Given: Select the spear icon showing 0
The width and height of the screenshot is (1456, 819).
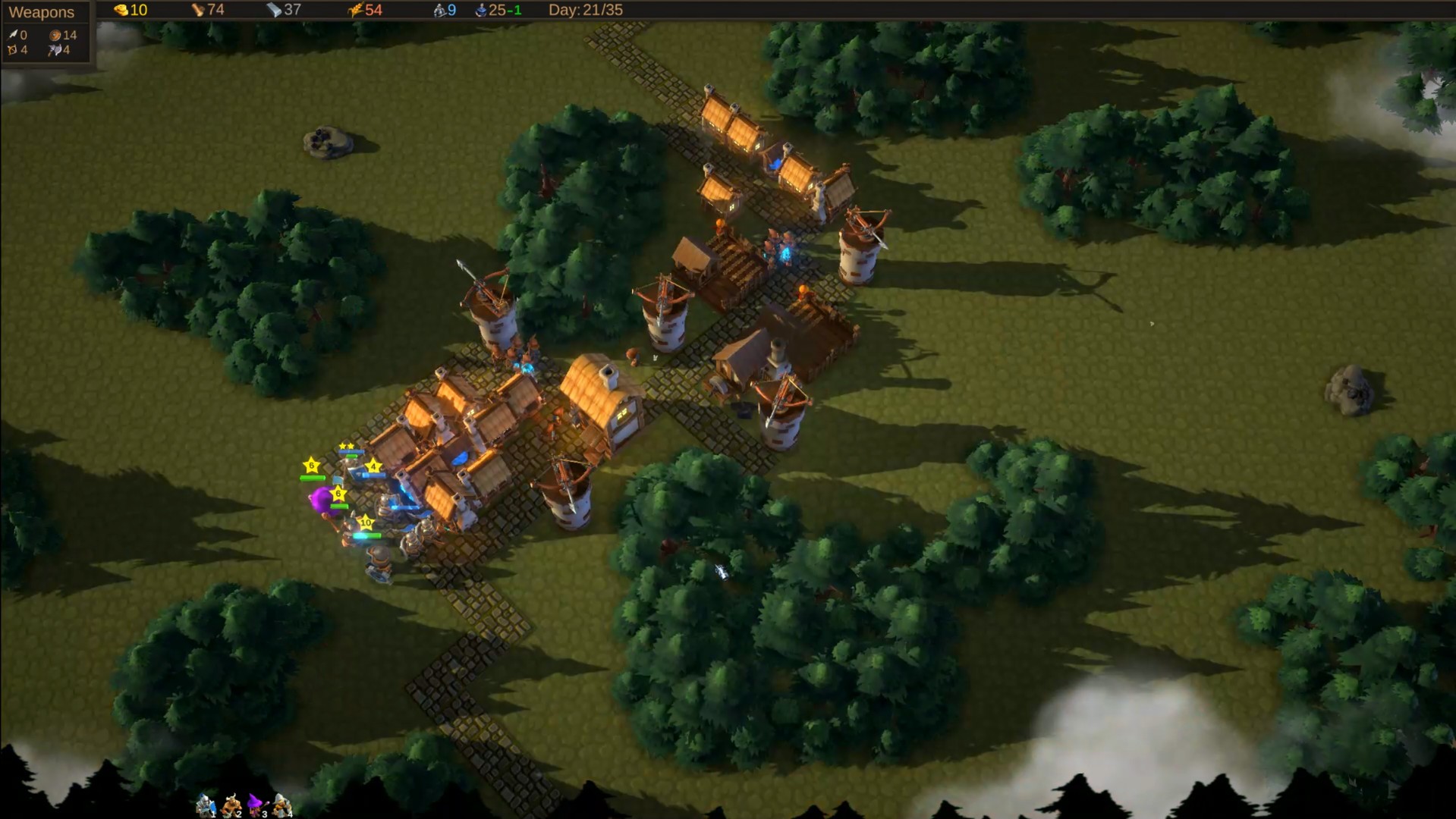Looking at the screenshot, I should point(13,34).
